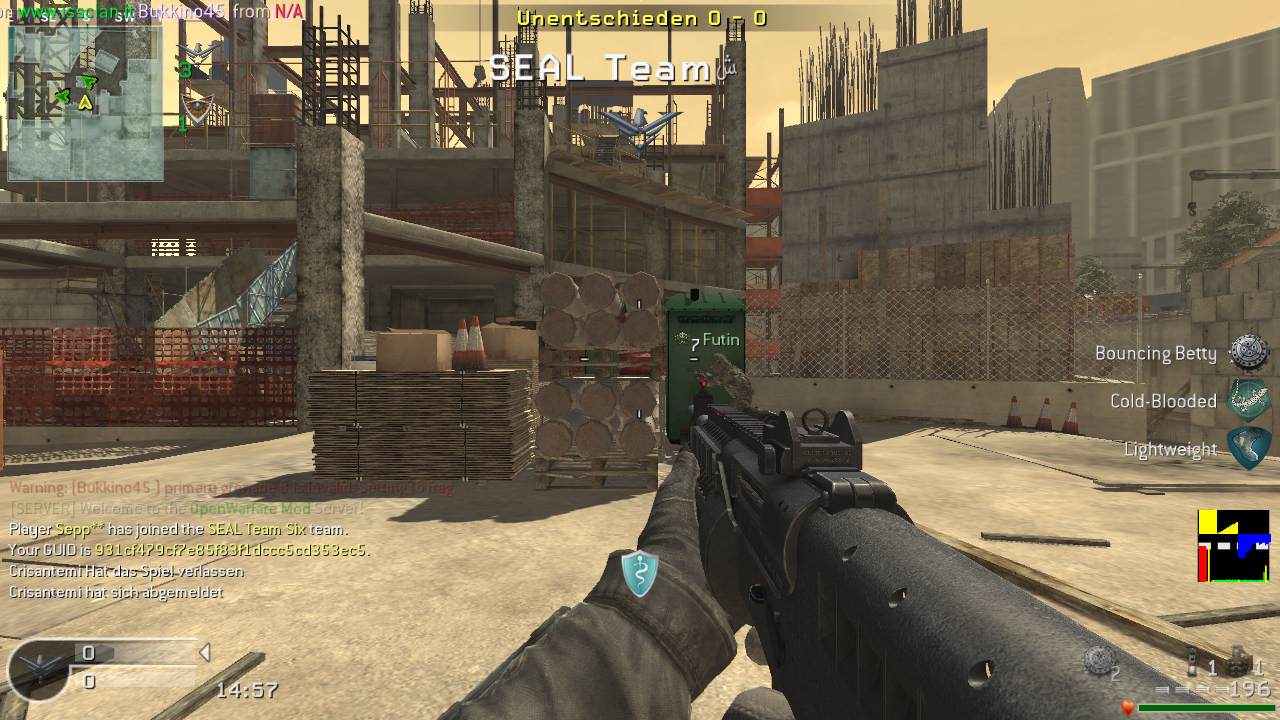Screen dimensions: 1280x720
Task: Click the teal medic shield icon
Action: click(x=639, y=573)
